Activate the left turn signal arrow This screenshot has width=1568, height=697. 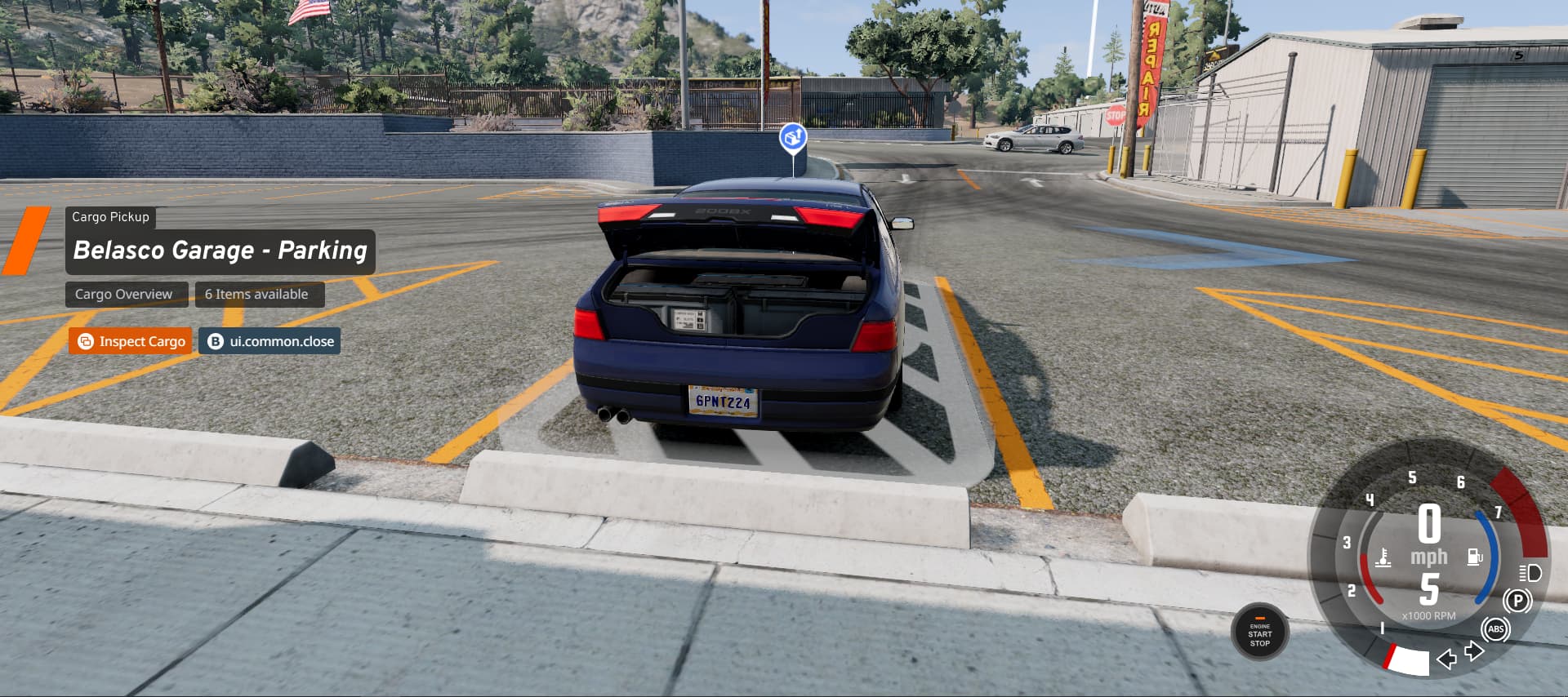(x=1446, y=659)
